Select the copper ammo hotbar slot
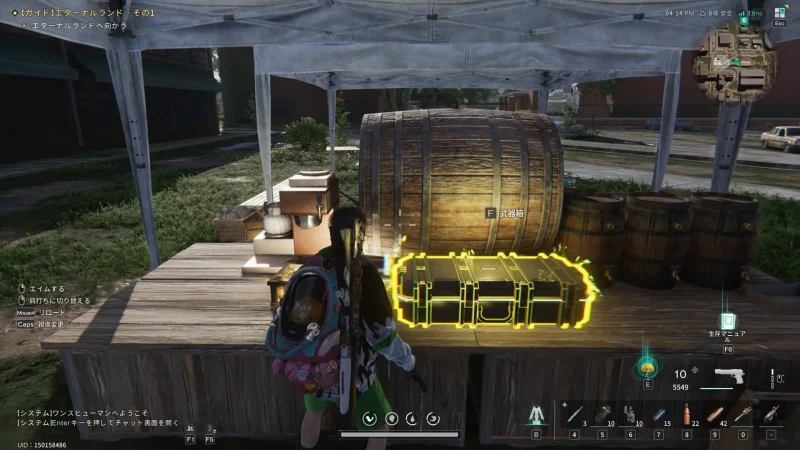The image size is (800, 450). coord(714,413)
